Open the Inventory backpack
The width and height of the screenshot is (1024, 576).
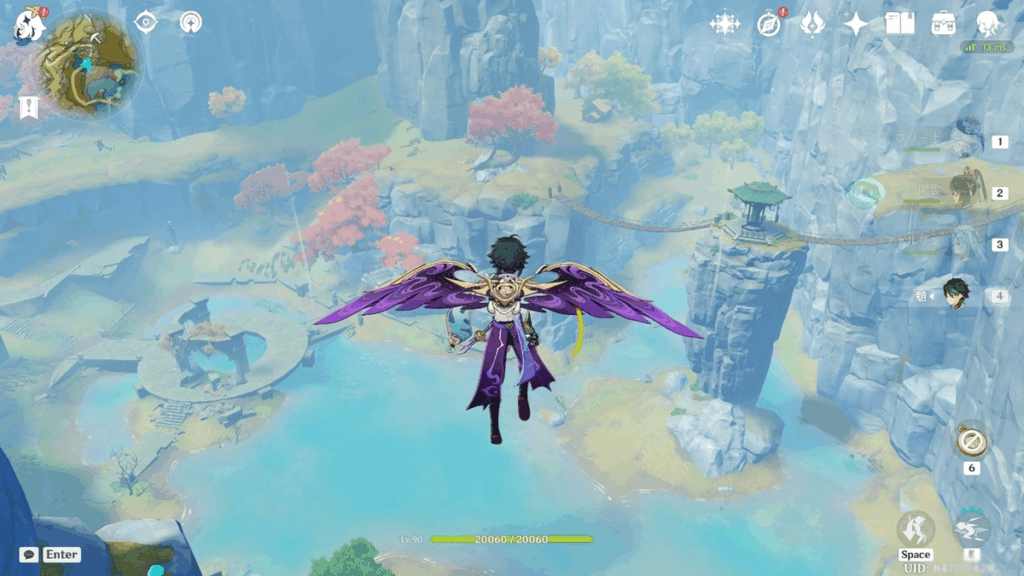click(943, 24)
